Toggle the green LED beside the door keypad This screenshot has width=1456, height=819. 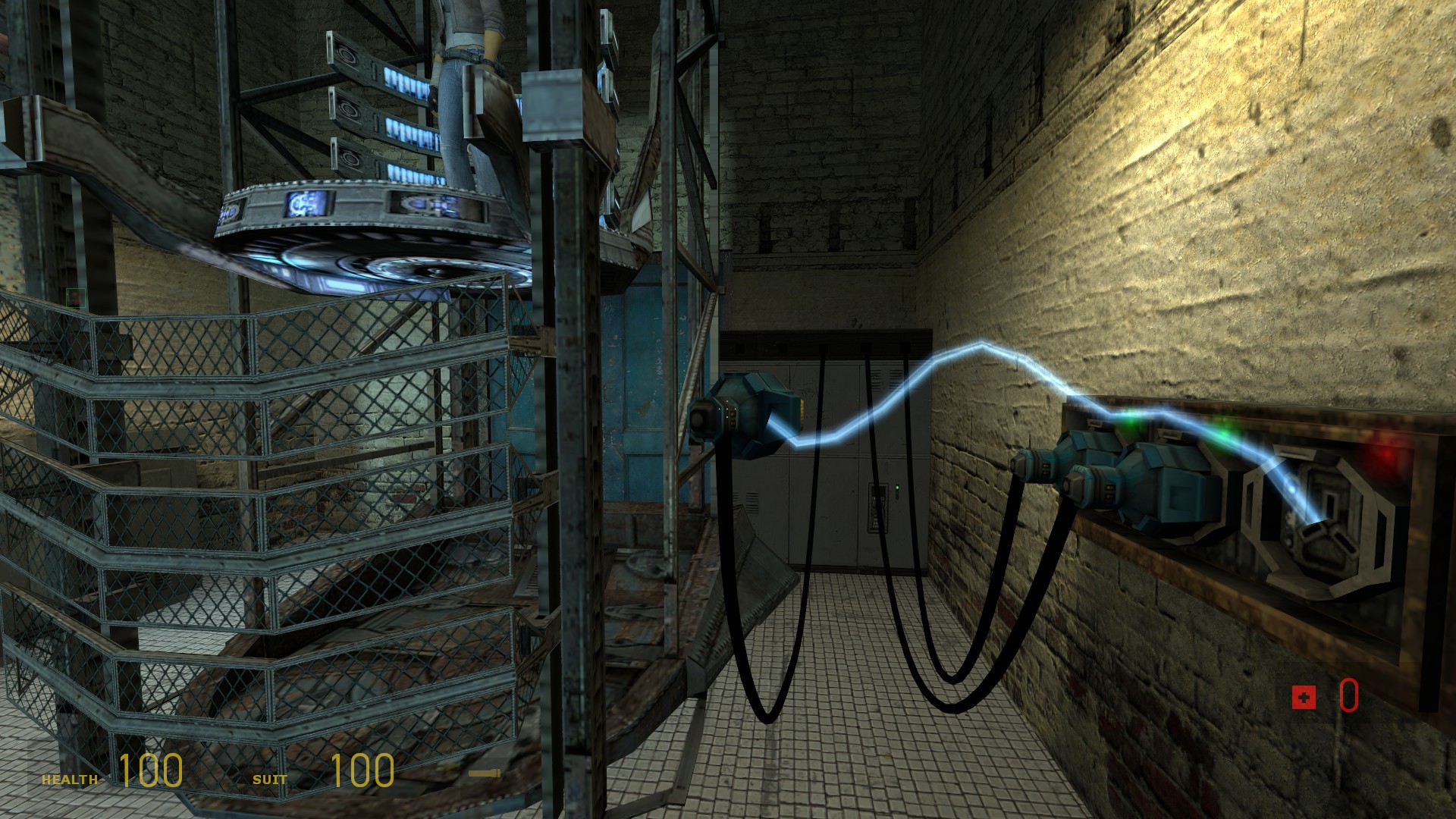(897, 488)
